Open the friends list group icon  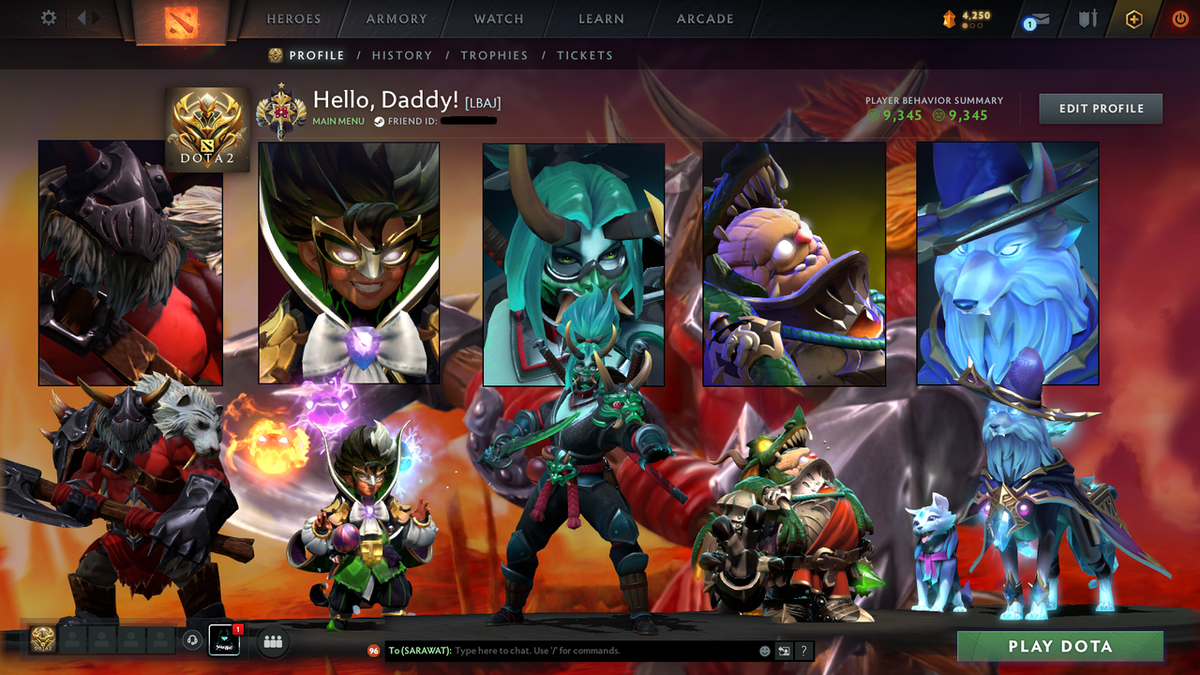click(273, 642)
